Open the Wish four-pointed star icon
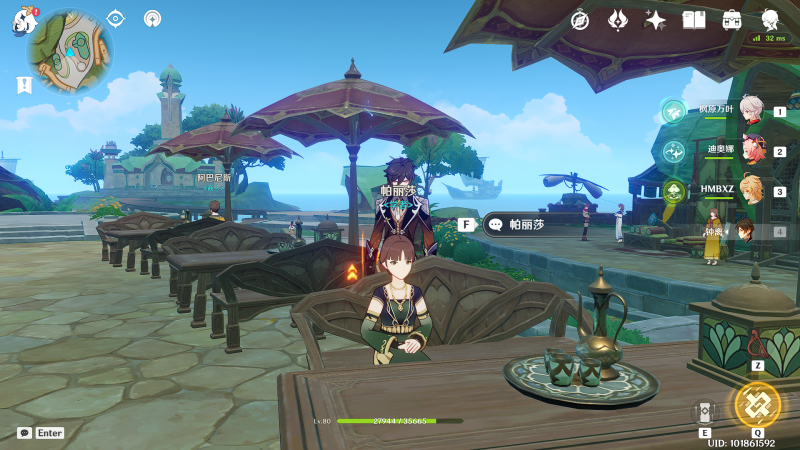Image resolution: width=800 pixels, height=450 pixels. [x=656, y=20]
